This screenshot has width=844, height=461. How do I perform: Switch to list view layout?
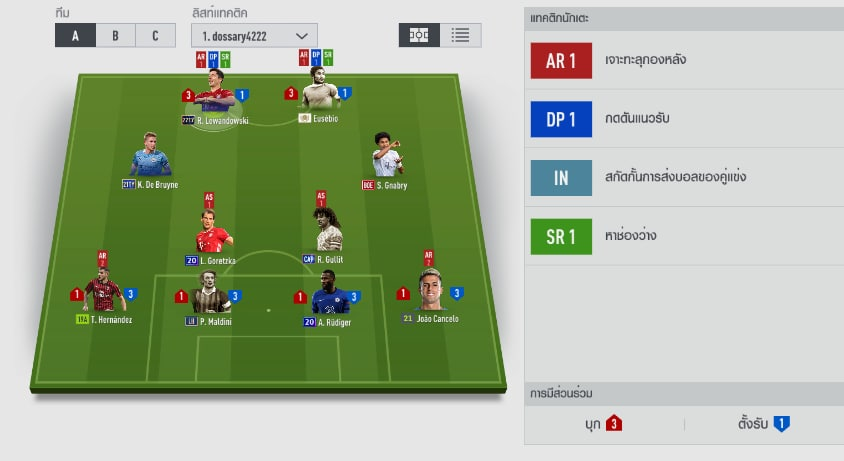460,35
